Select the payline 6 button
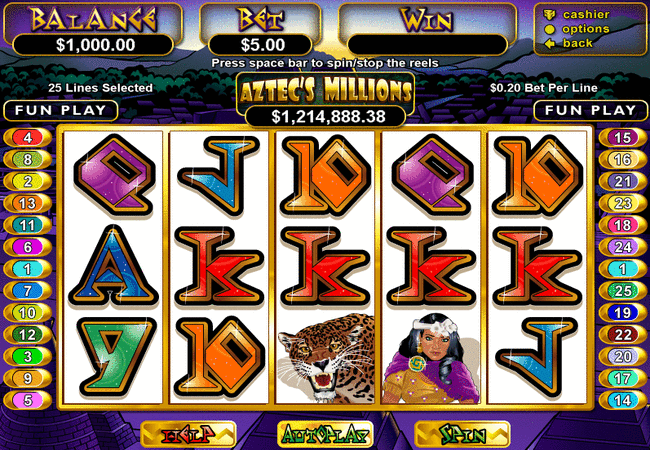The height and width of the screenshot is (450, 650). [27, 247]
